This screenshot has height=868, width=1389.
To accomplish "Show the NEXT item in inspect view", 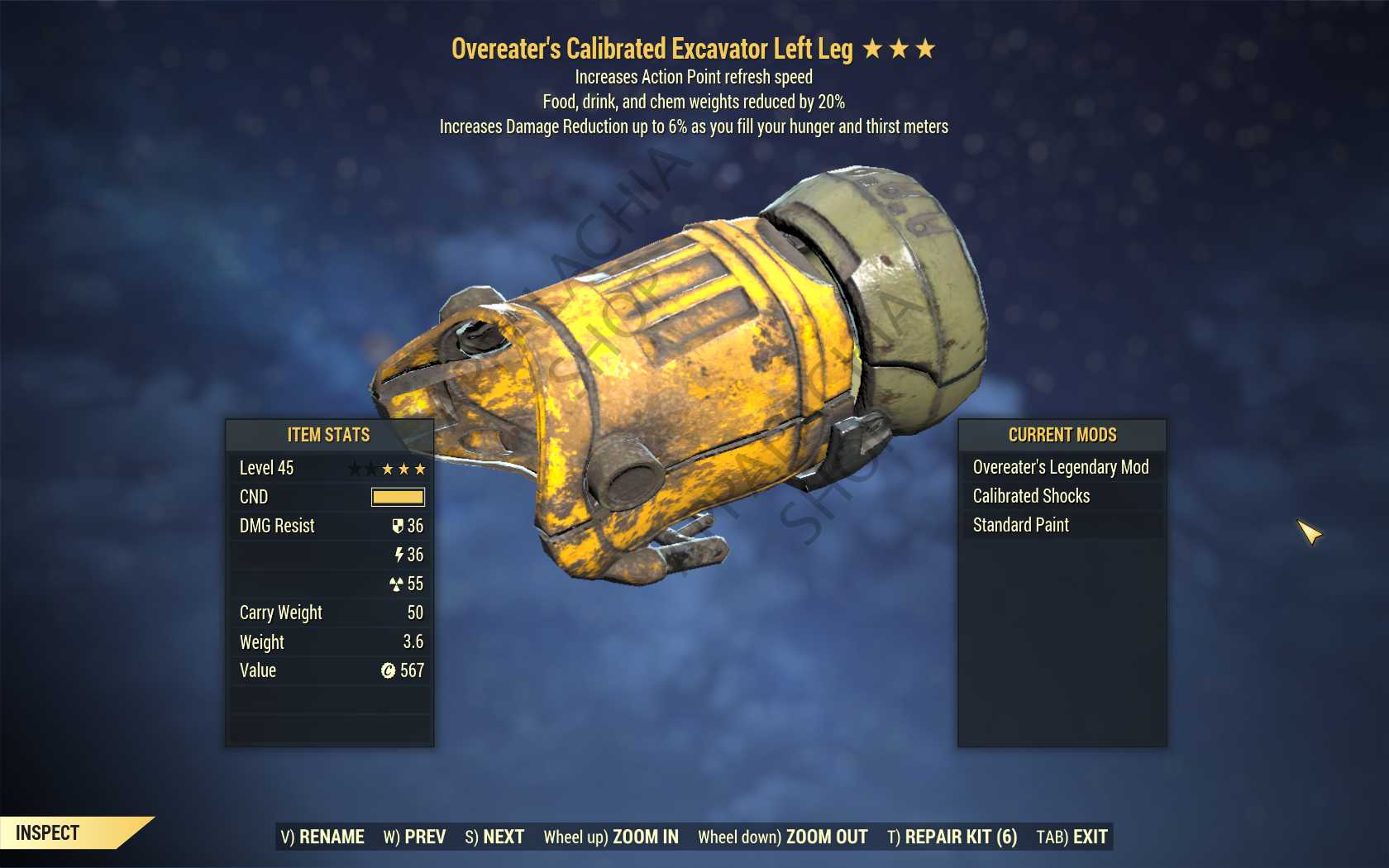I will click(494, 837).
